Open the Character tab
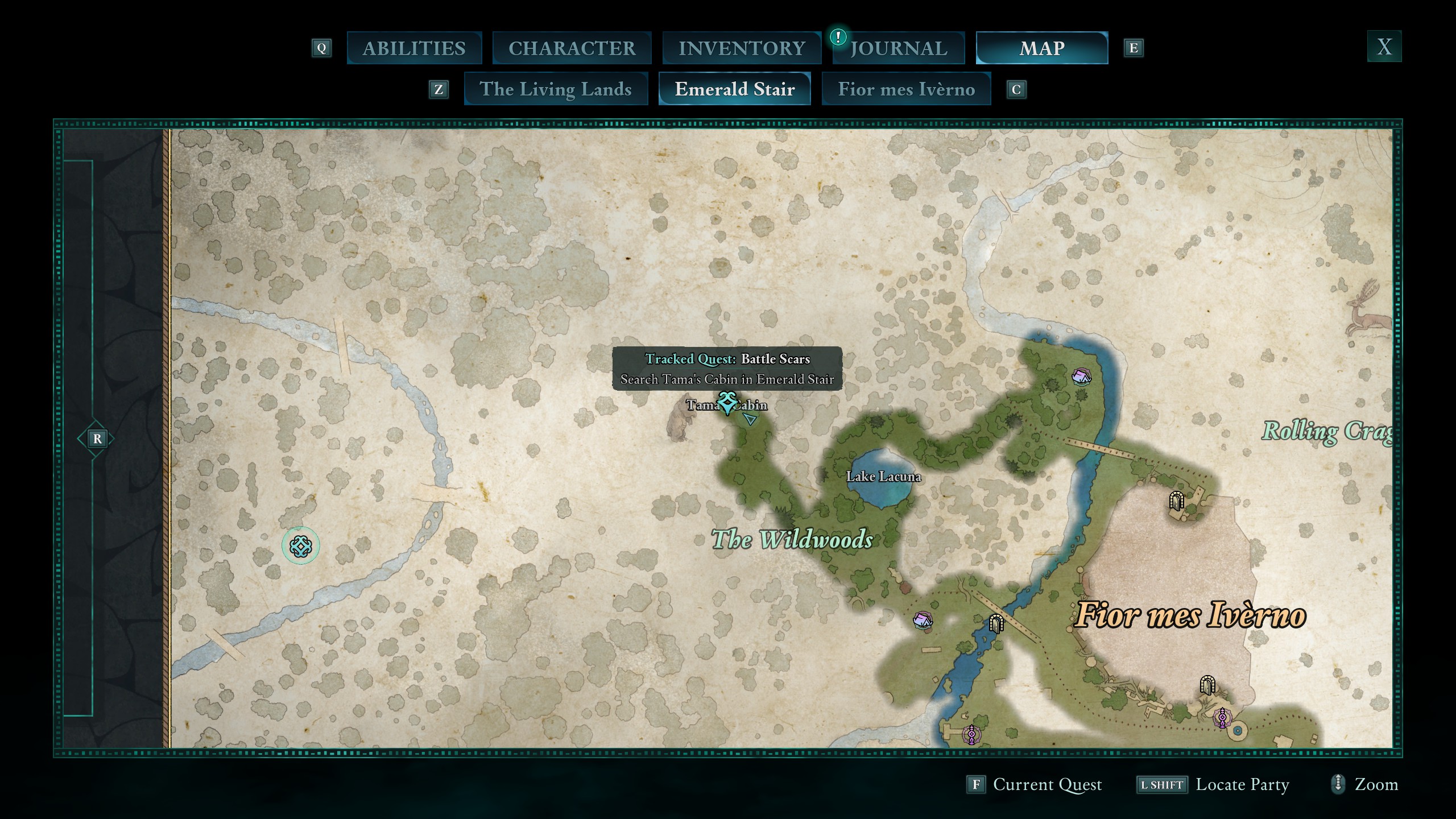The image size is (1456, 819). point(572,48)
